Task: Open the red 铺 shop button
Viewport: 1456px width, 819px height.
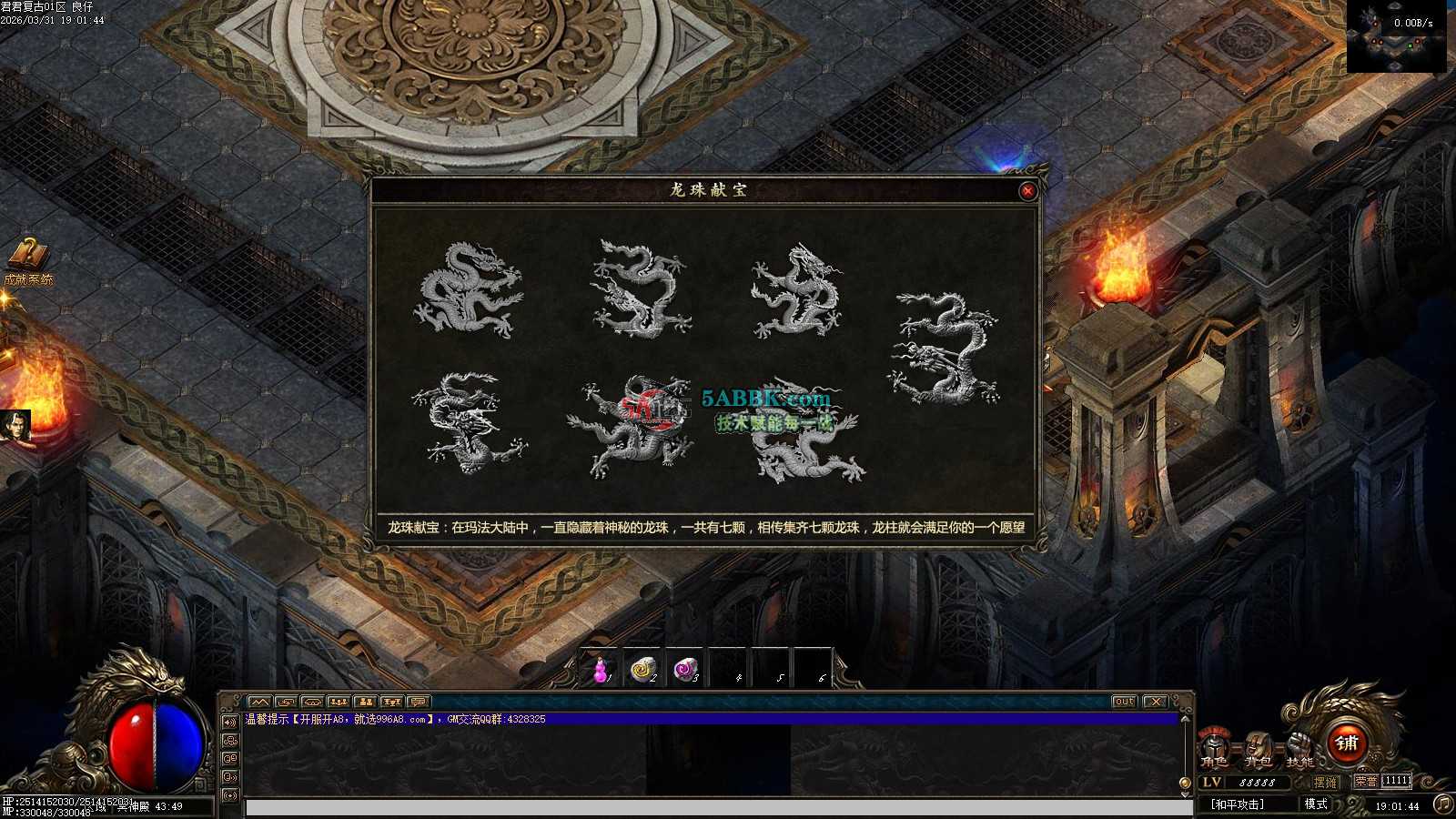Action: (1347, 743)
